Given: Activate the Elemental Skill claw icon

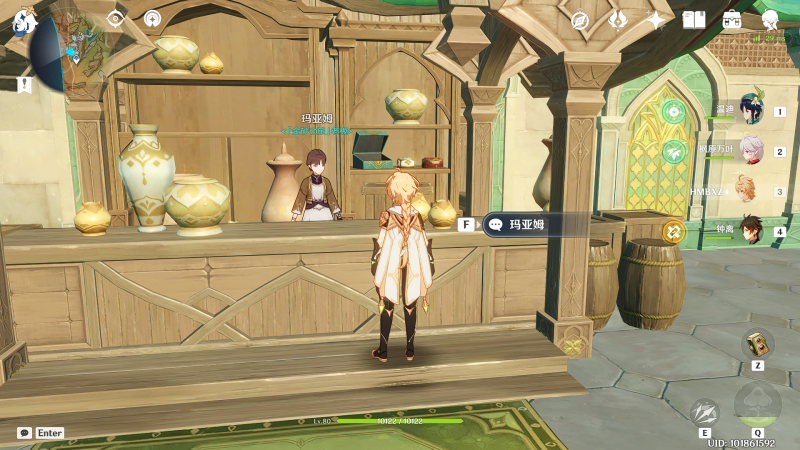Looking at the screenshot, I should [705, 412].
